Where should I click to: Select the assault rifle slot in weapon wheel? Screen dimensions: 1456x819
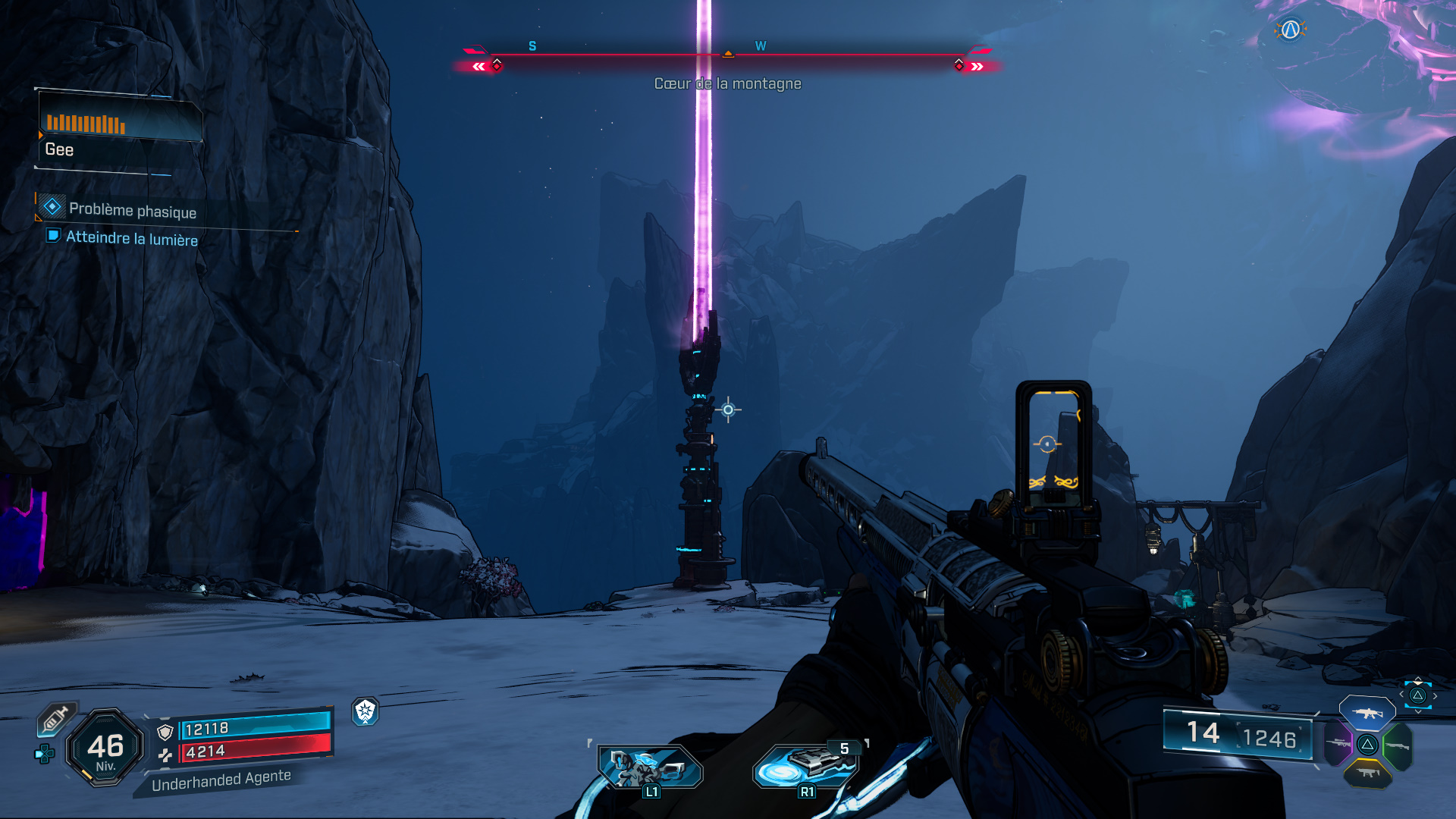[1367, 713]
